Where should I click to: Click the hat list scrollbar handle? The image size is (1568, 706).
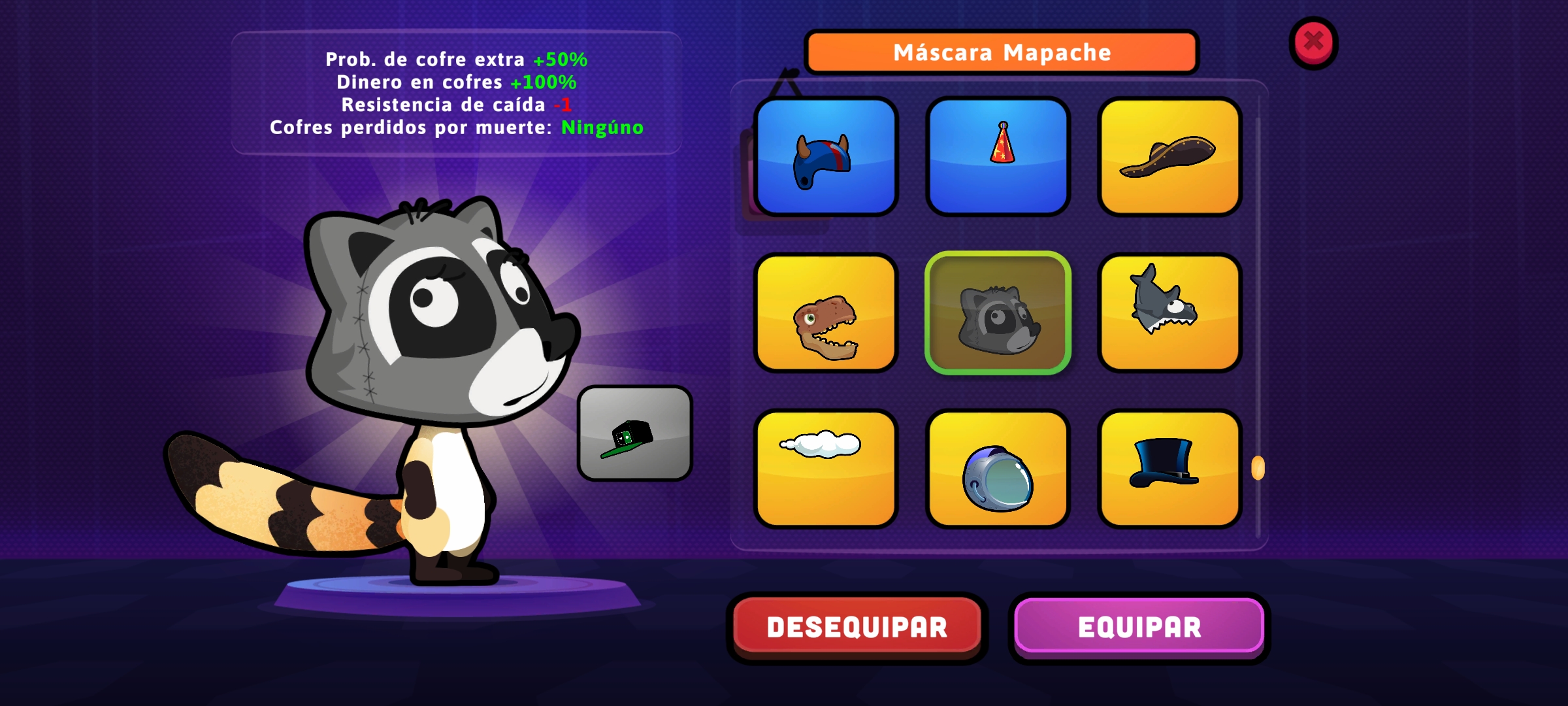point(1258,468)
